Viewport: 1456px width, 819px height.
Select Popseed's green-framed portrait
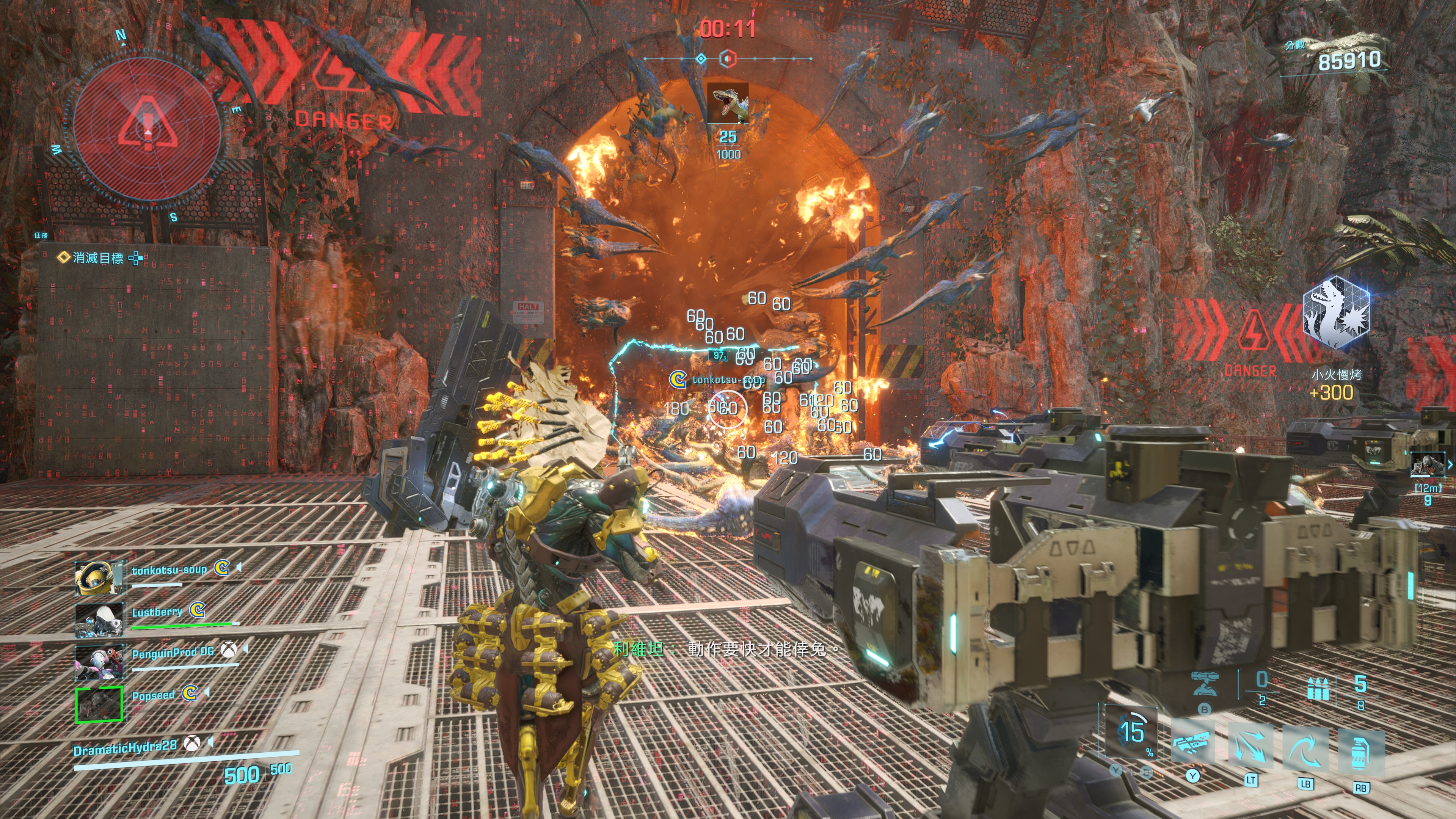[x=99, y=704]
